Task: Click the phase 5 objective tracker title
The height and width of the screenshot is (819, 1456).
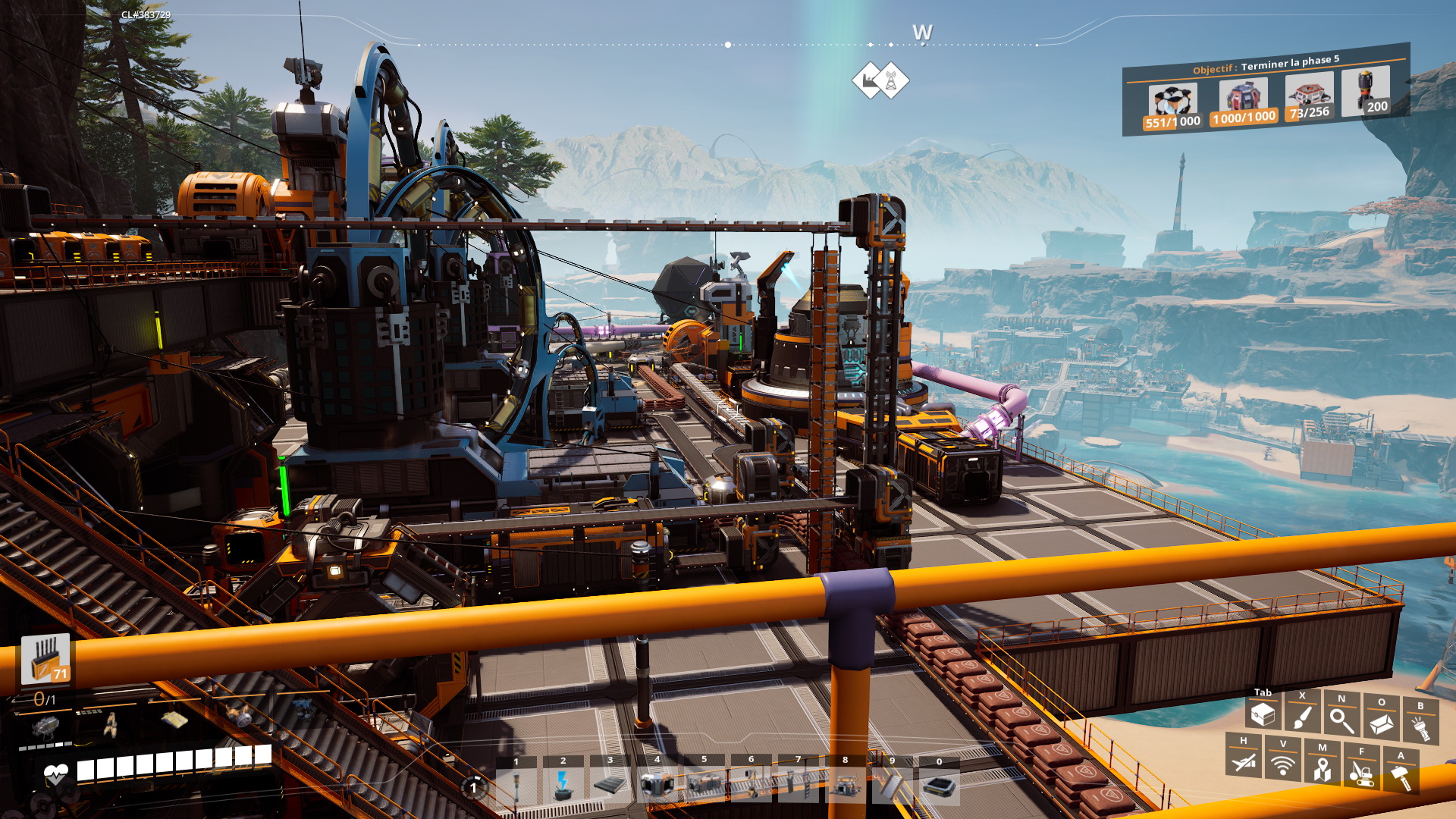Action: click(x=1266, y=64)
